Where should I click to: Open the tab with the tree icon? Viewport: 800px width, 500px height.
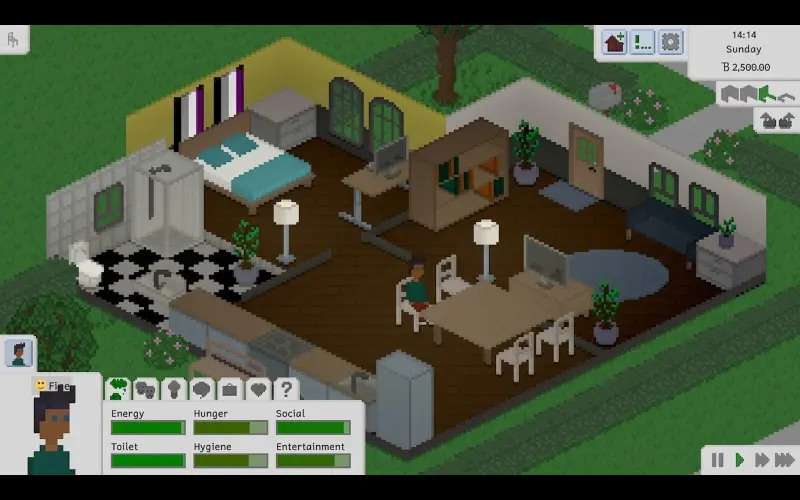pos(174,389)
